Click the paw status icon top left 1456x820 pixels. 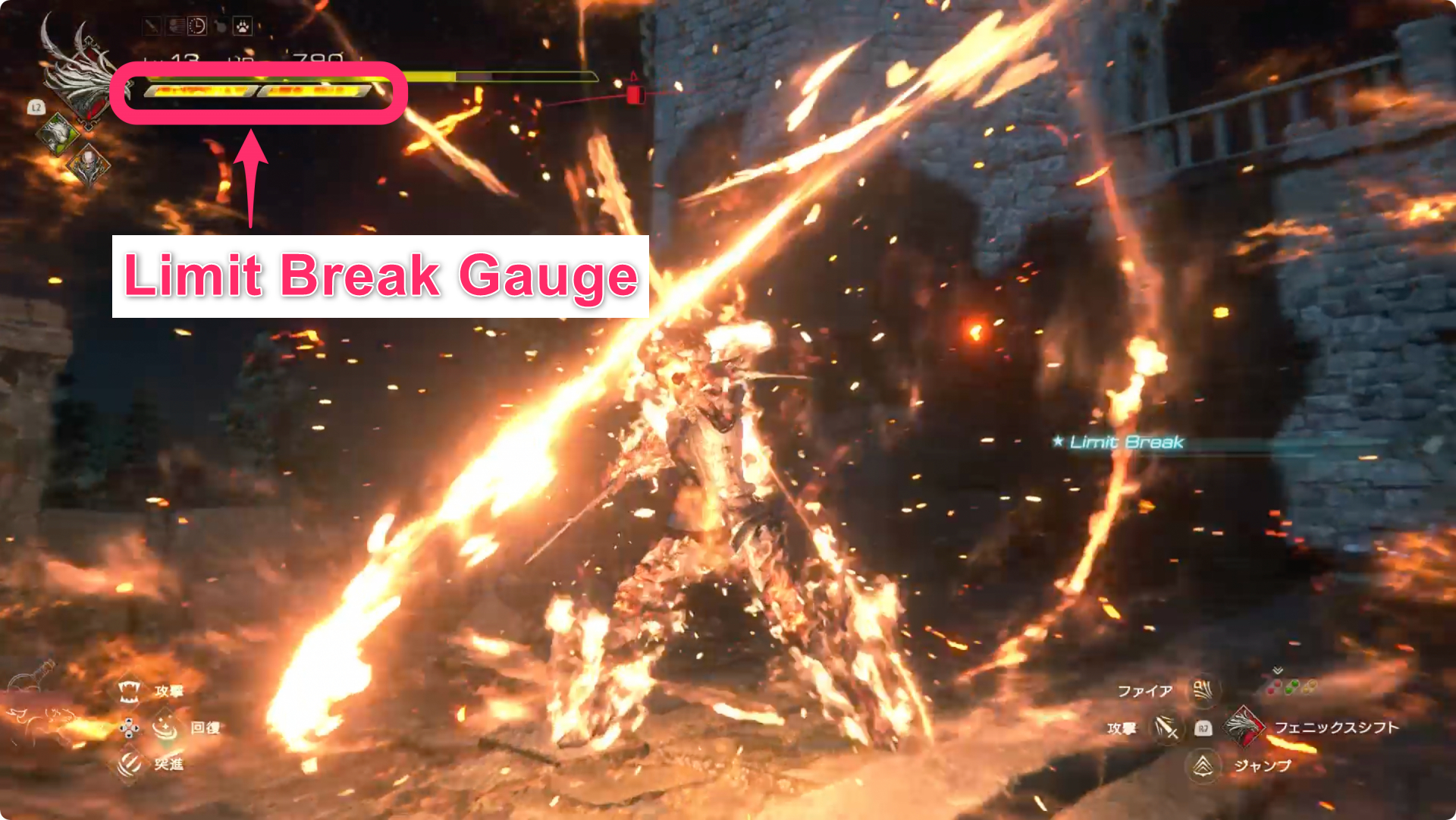click(242, 27)
